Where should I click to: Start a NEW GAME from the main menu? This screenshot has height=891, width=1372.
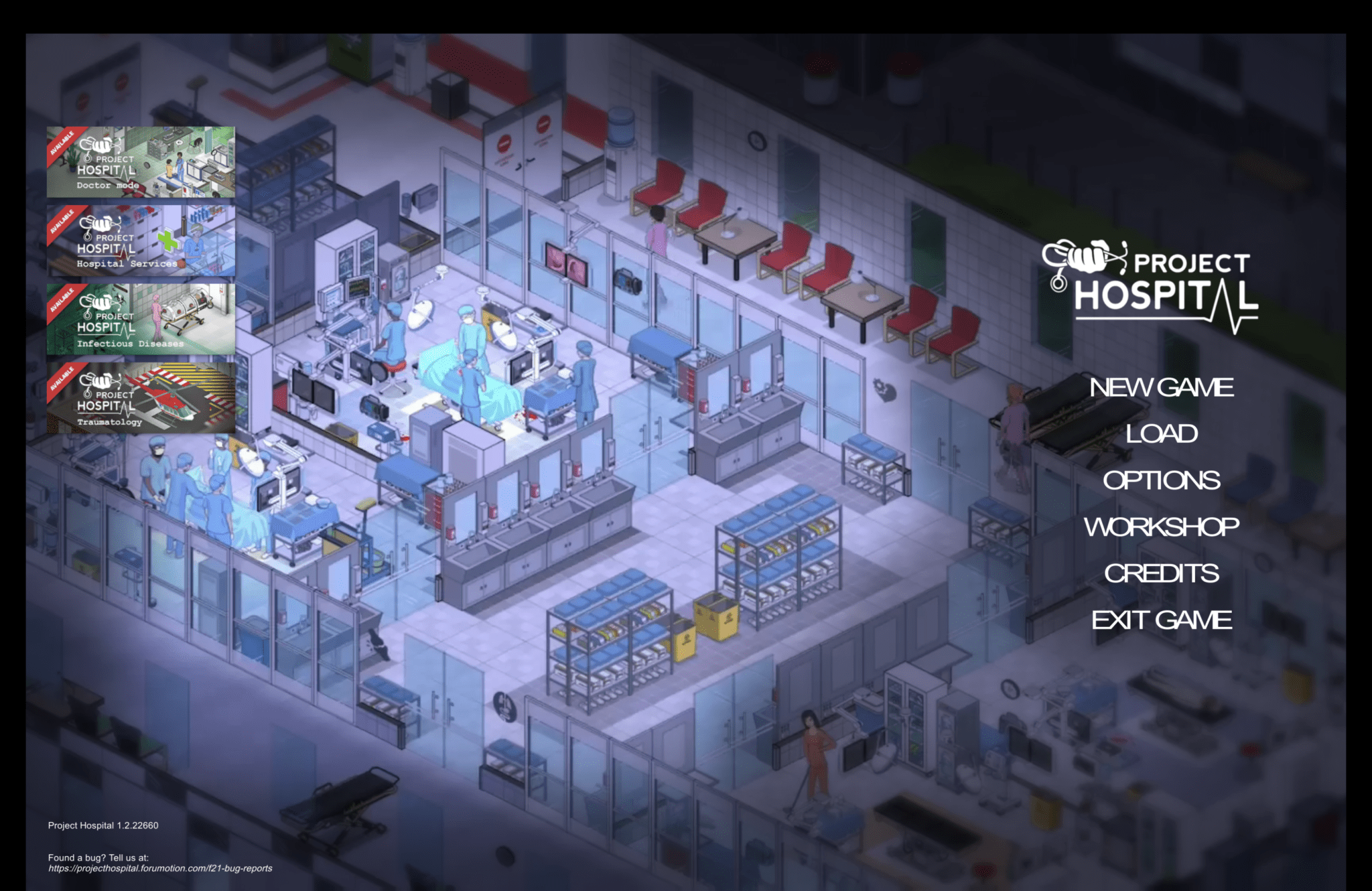1162,387
